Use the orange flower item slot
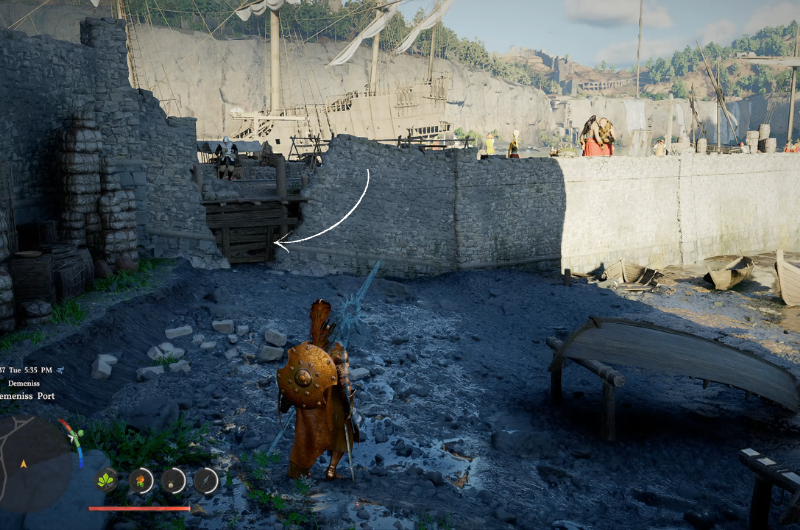The height and width of the screenshot is (530, 800). click(141, 480)
